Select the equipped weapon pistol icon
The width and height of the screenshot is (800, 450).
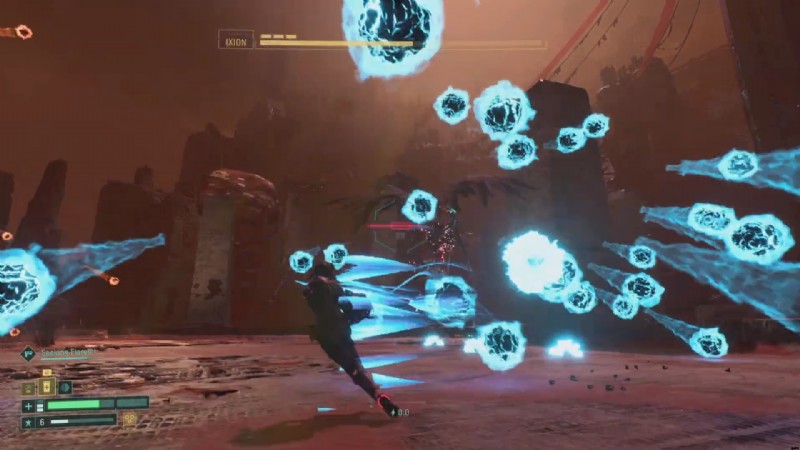(28, 353)
